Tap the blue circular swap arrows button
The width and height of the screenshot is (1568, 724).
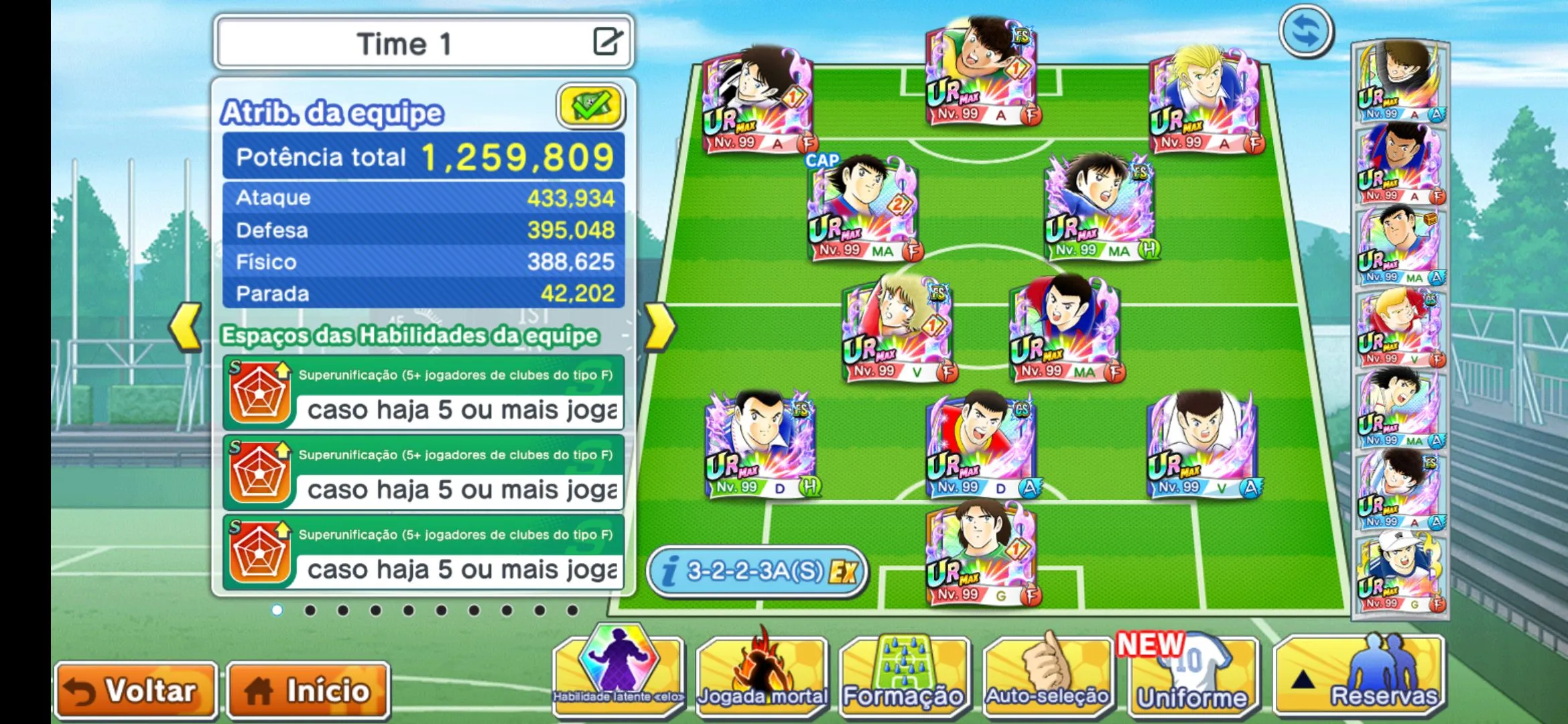click(x=1305, y=32)
